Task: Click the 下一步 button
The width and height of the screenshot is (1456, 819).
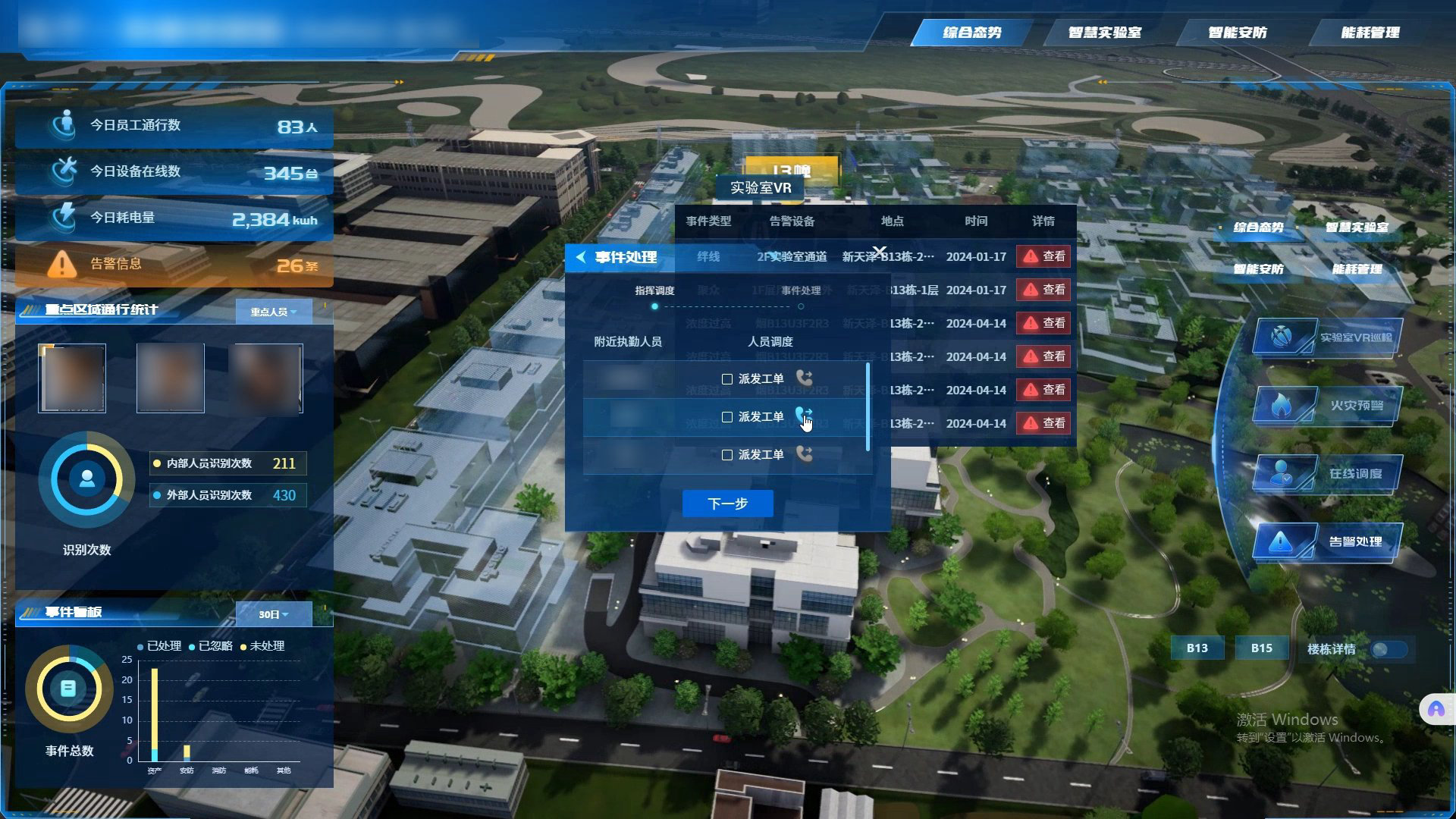Action: coord(727,504)
